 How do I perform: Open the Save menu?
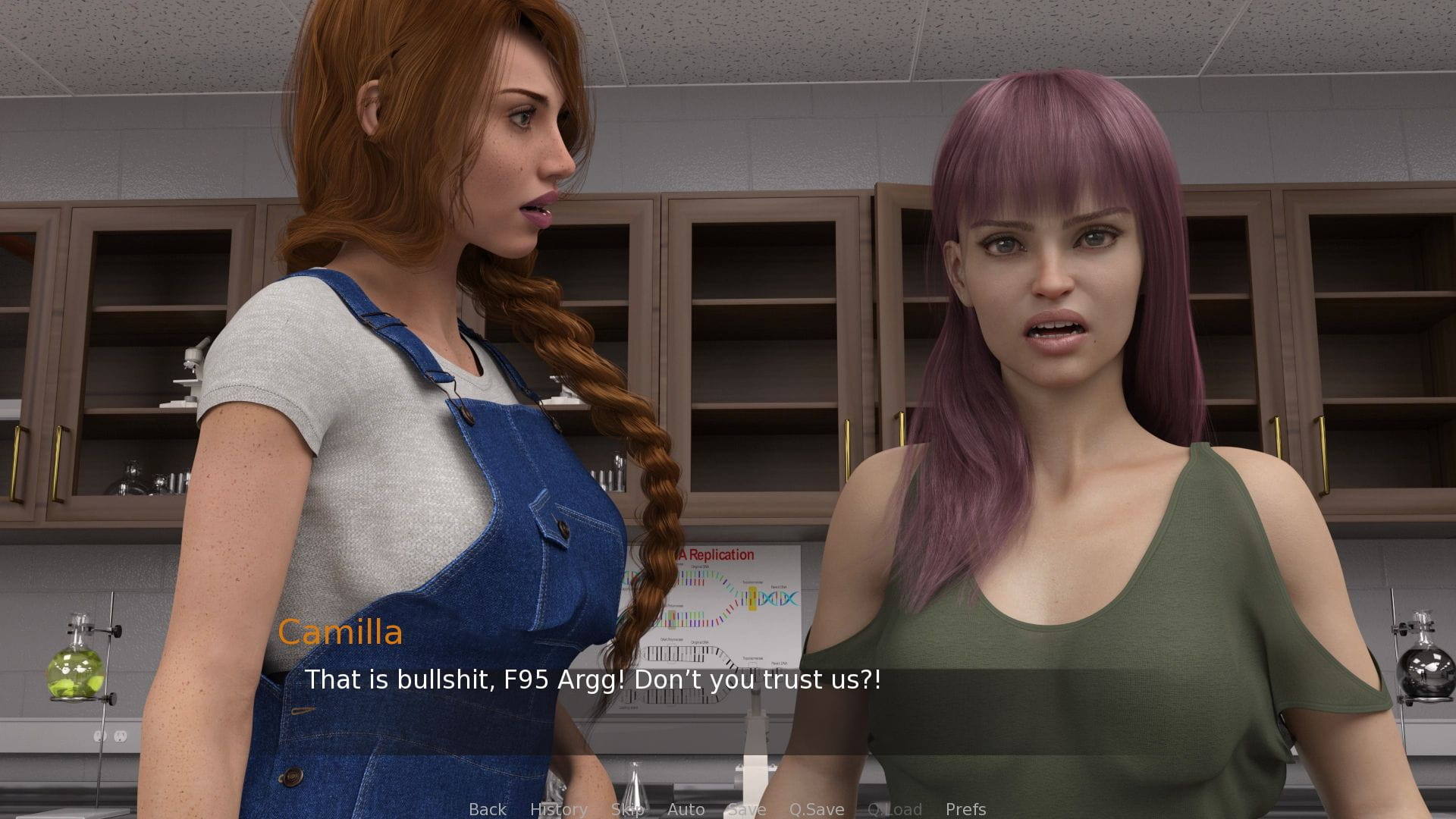(747, 809)
